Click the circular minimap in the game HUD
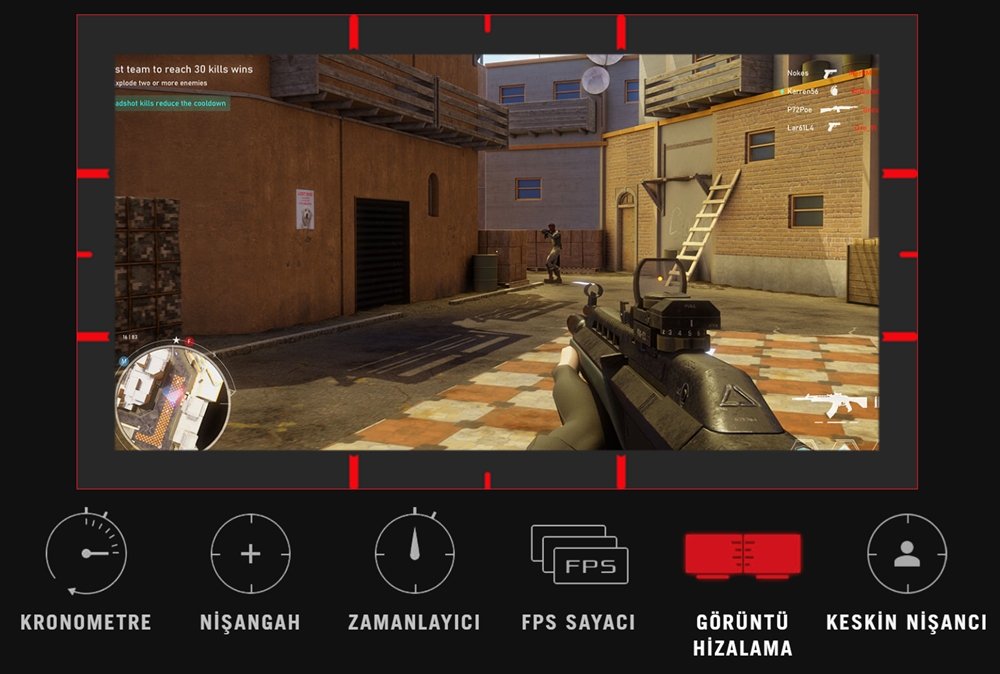The height and width of the screenshot is (674, 1000). tap(173, 394)
